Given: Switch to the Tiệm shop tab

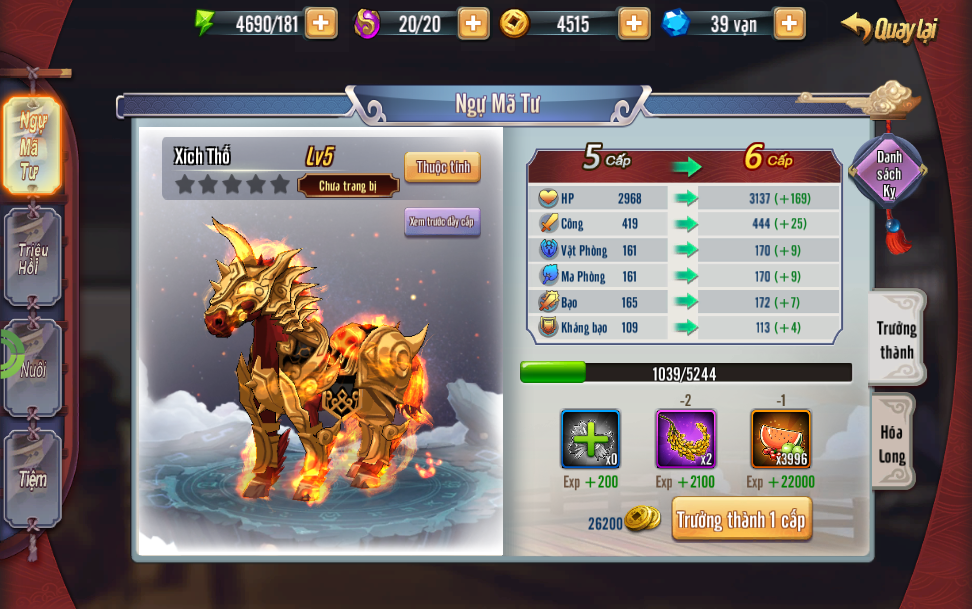Looking at the screenshot, I should click(32, 479).
